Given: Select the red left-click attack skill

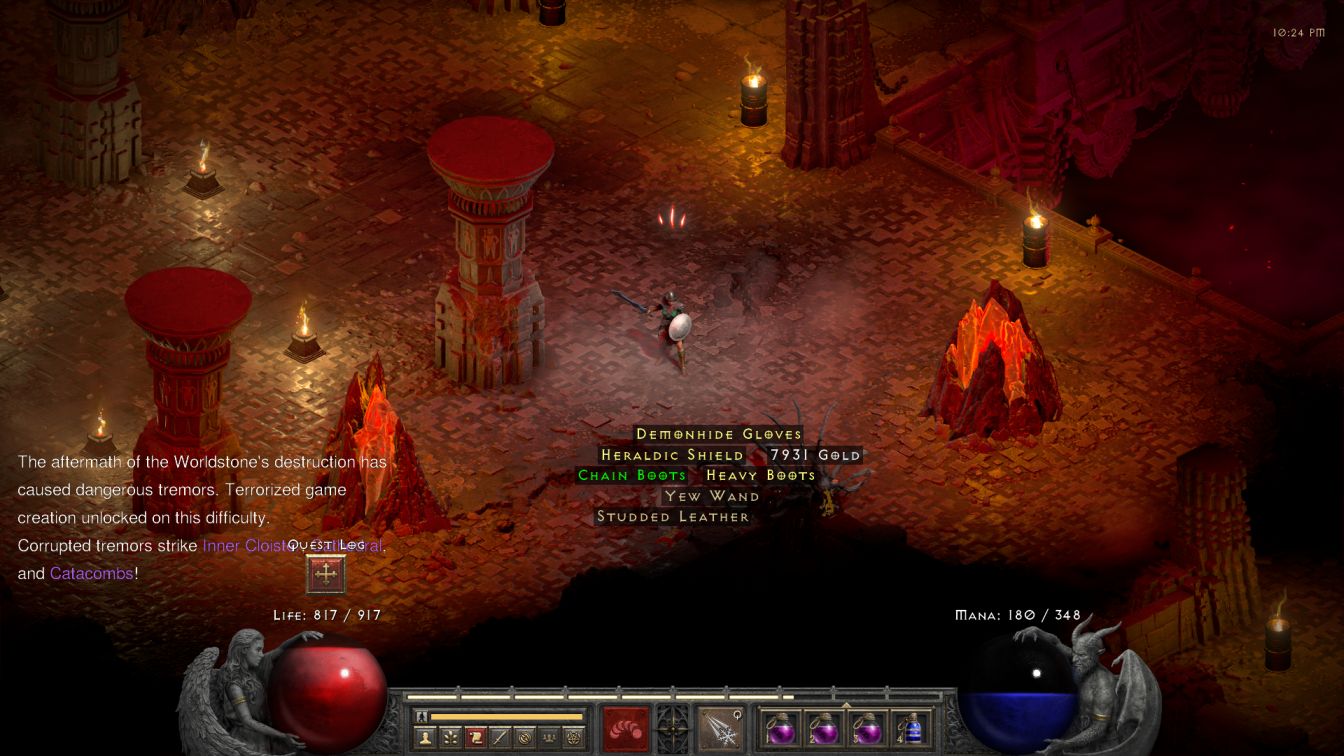Looking at the screenshot, I should pos(625,728).
